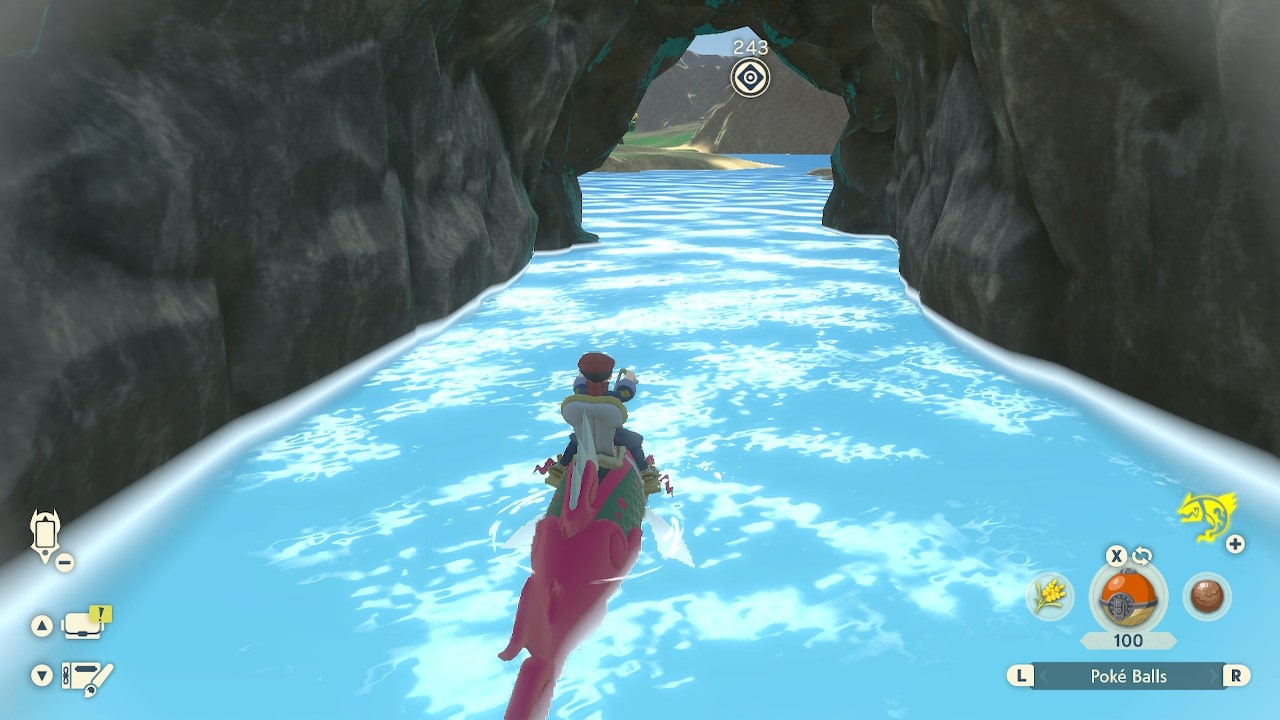Open the crafting kit icon
The width and height of the screenshot is (1280, 720).
click(87, 677)
